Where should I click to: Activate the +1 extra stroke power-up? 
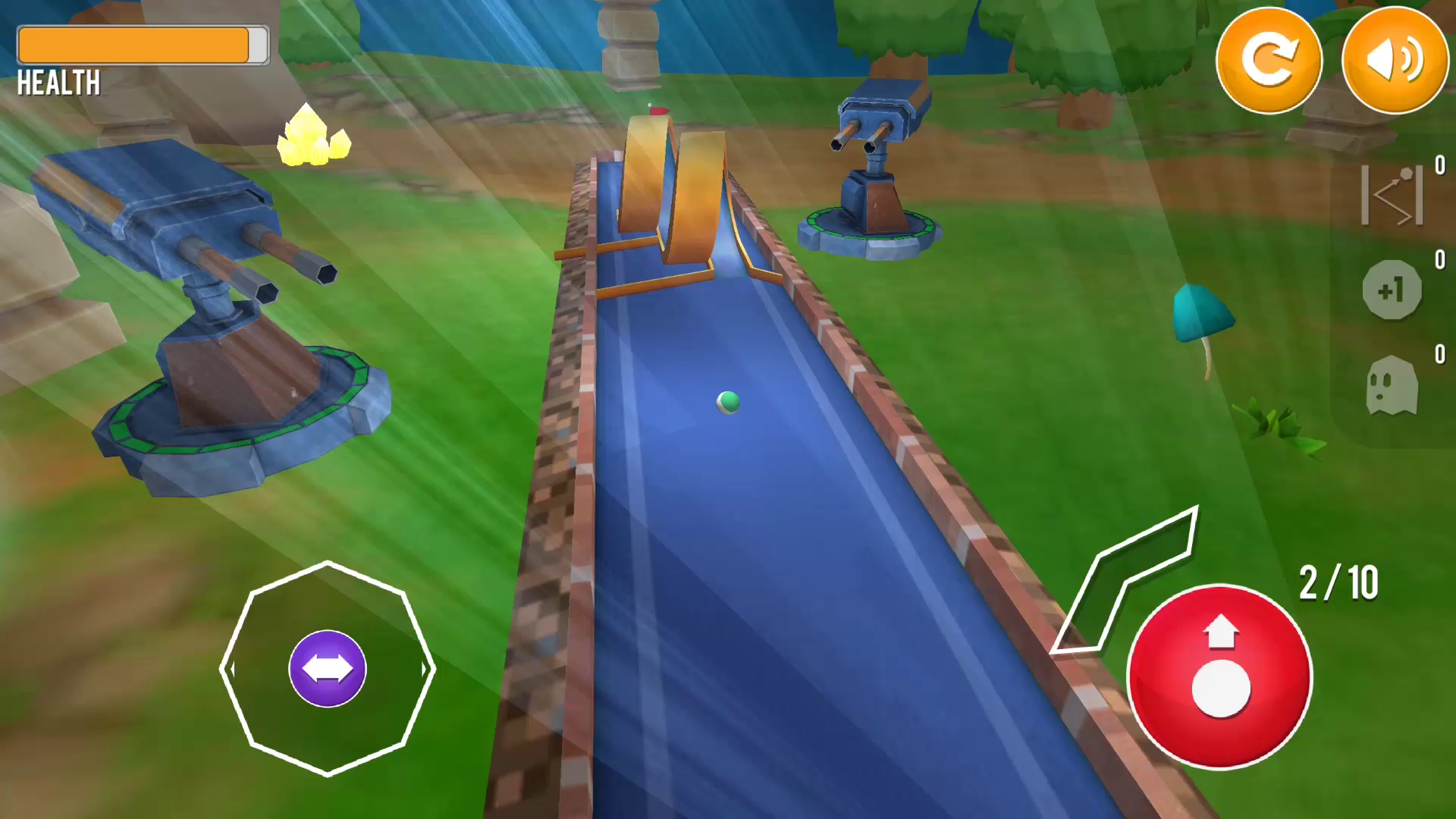pyautogui.click(x=1392, y=291)
